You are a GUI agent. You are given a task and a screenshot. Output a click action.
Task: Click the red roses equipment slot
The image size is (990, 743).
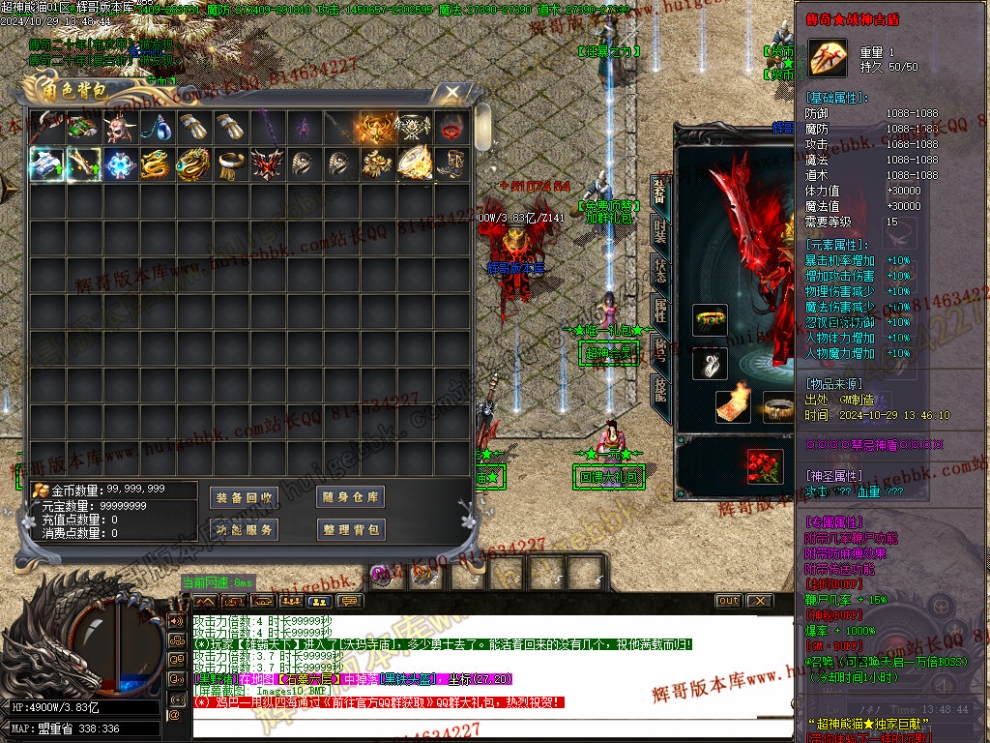765,466
